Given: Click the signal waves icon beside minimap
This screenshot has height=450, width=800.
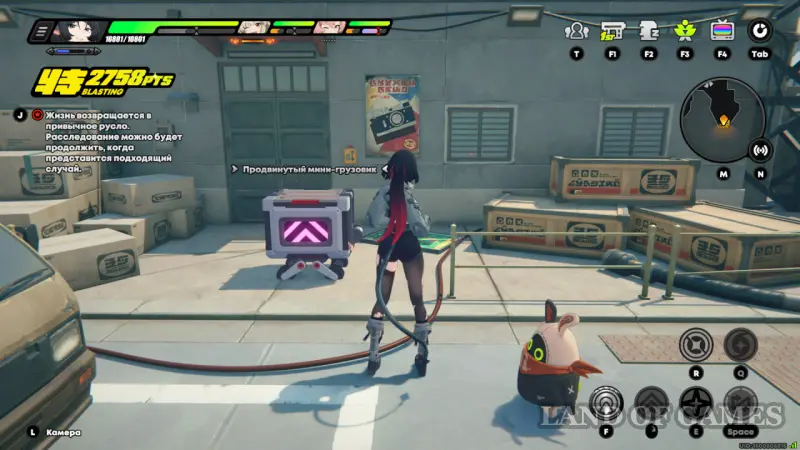Looking at the screenshot, I should (x=760, y=151).
